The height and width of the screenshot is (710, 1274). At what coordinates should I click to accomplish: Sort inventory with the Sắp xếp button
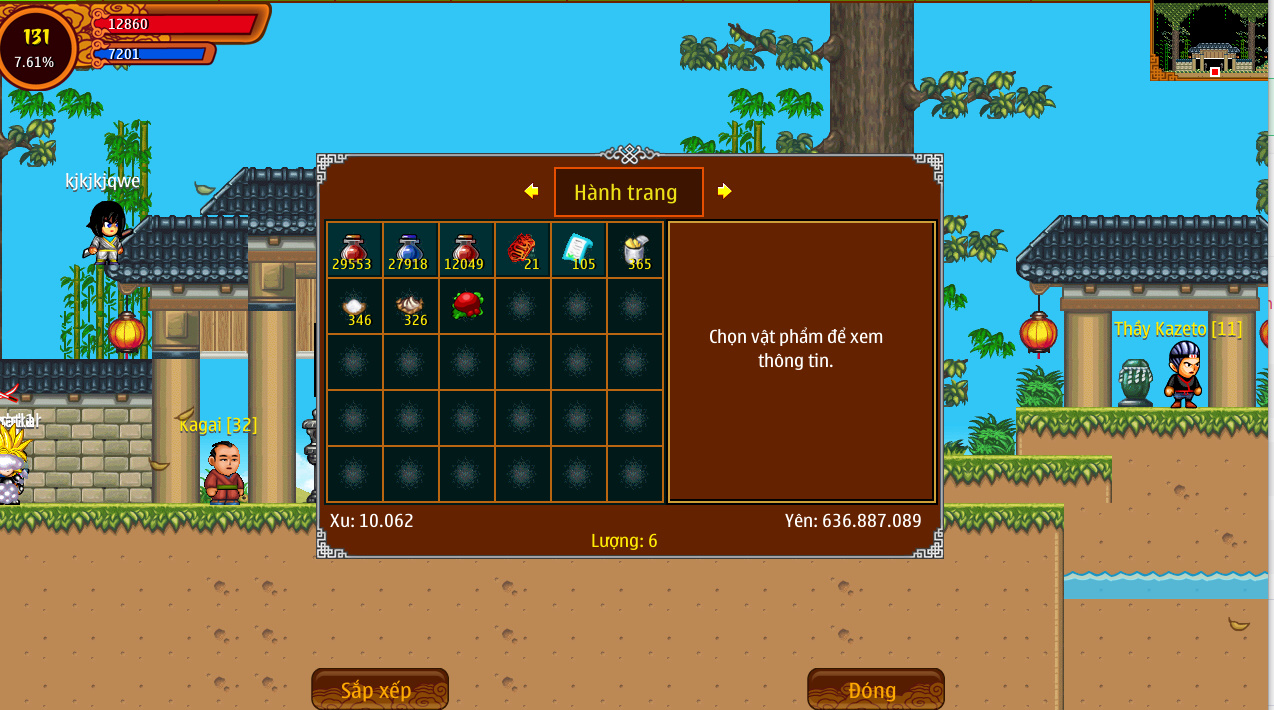[379, 690]
